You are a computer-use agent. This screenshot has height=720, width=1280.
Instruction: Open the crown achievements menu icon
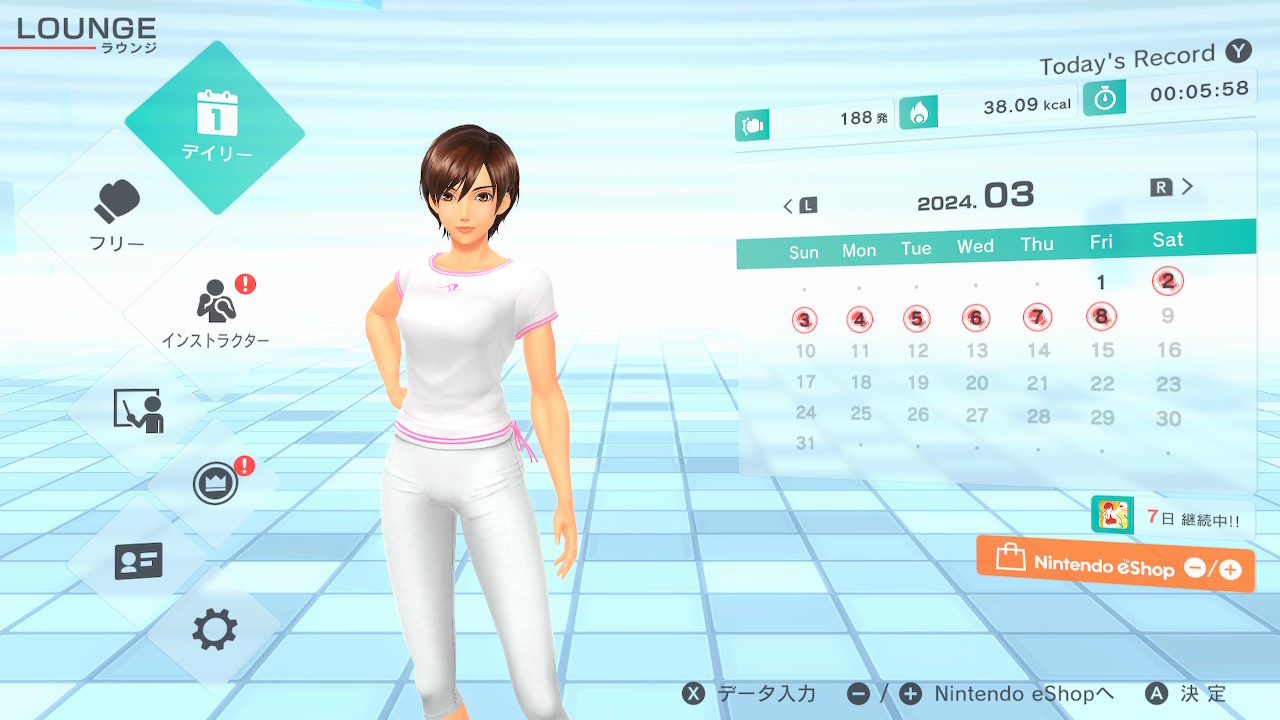[215, 484]
